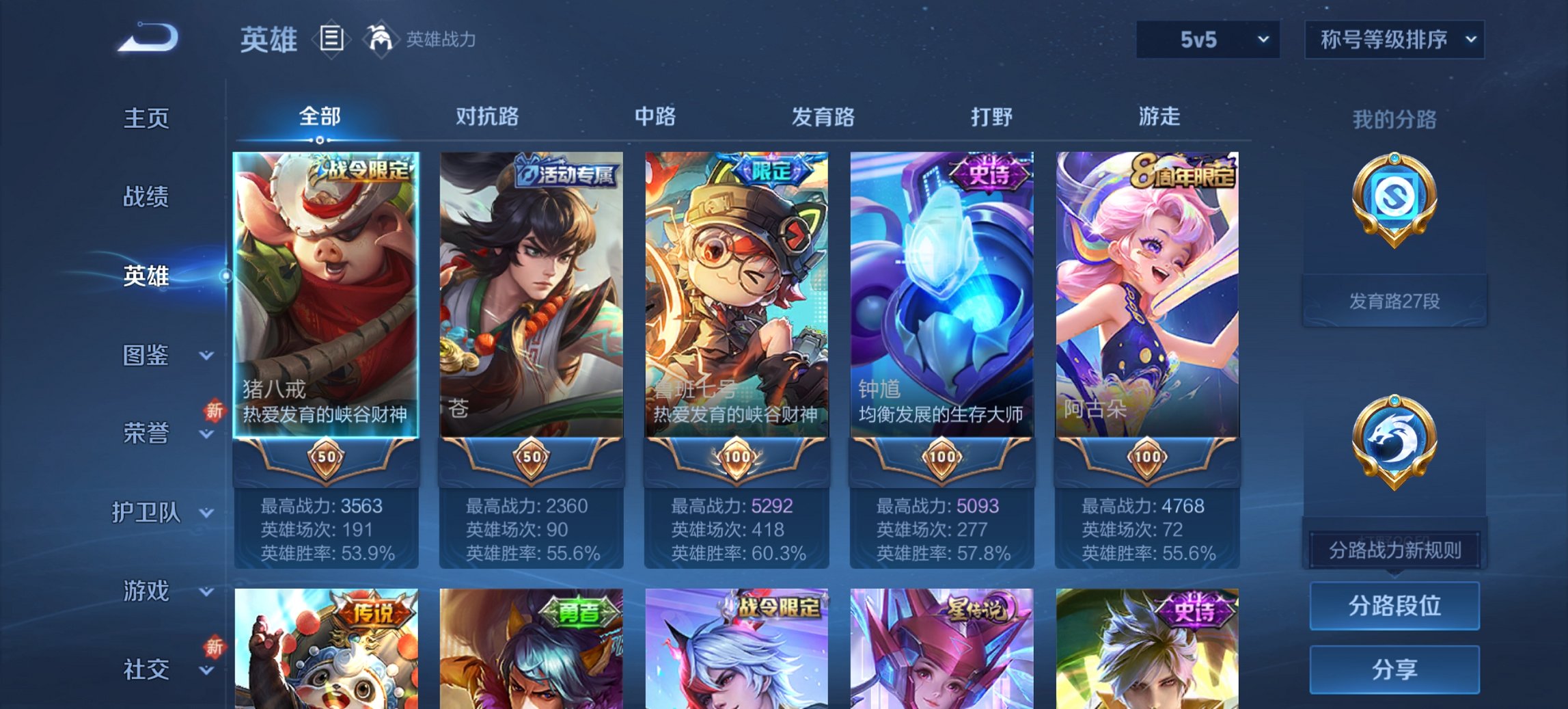Expand the 护卫队 sidebar section

click(149, 513)
